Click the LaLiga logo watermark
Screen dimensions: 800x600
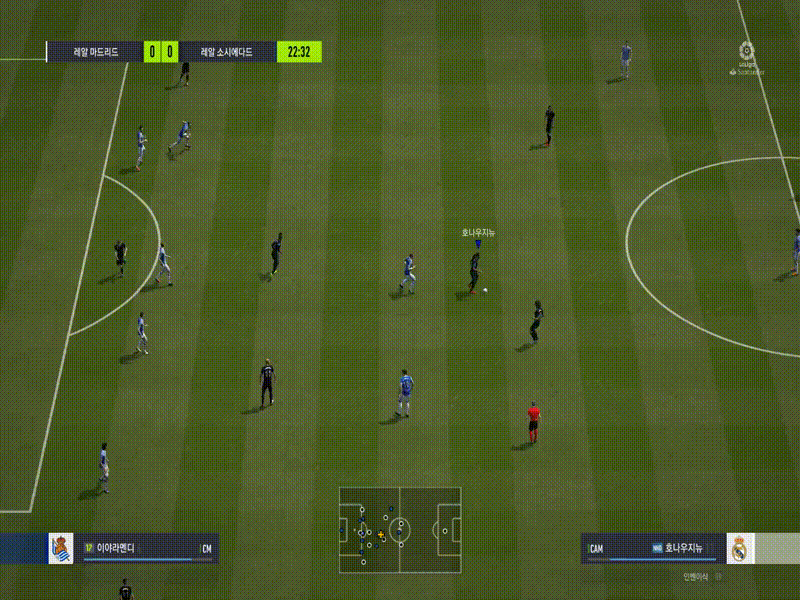click(745, 57)
